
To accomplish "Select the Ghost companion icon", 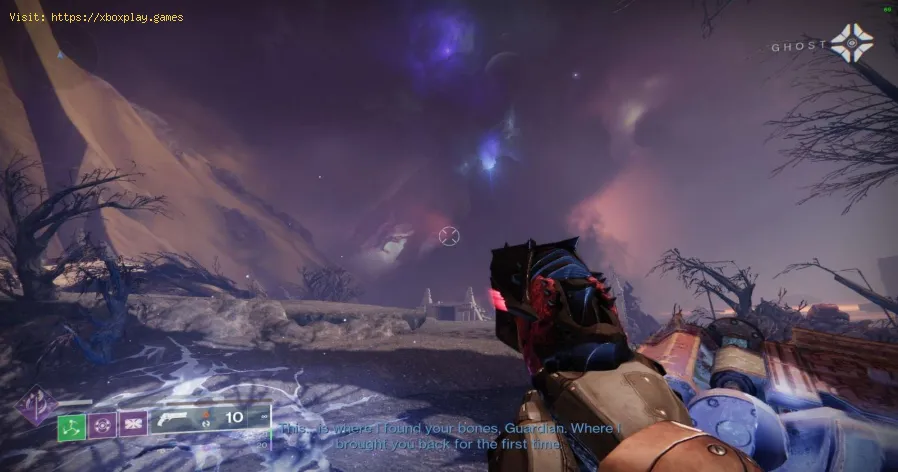I will tap(851, 43).
